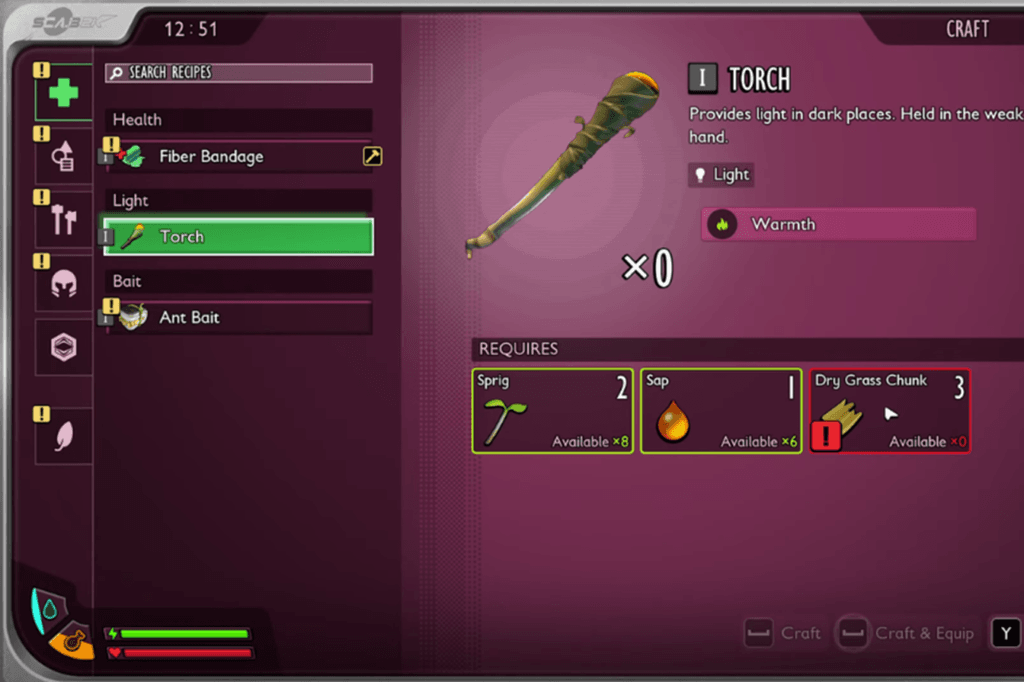
Task: Select the Sprig ingredient slot
Action: coord(552,411)
